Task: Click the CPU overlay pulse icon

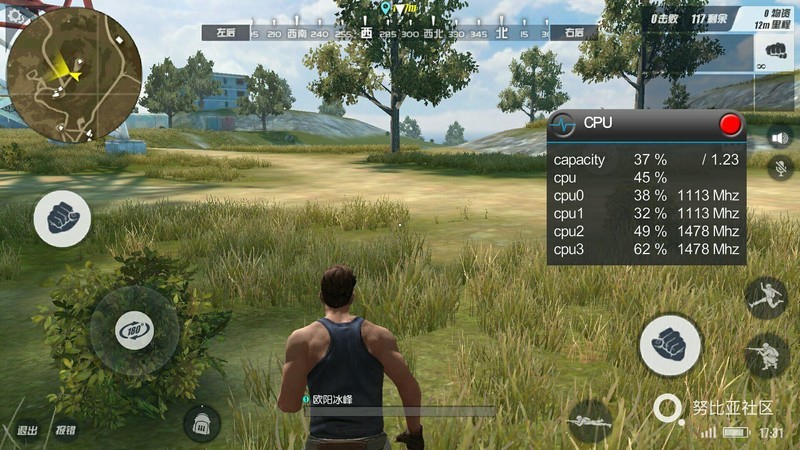Action: (x=566, y=124)
